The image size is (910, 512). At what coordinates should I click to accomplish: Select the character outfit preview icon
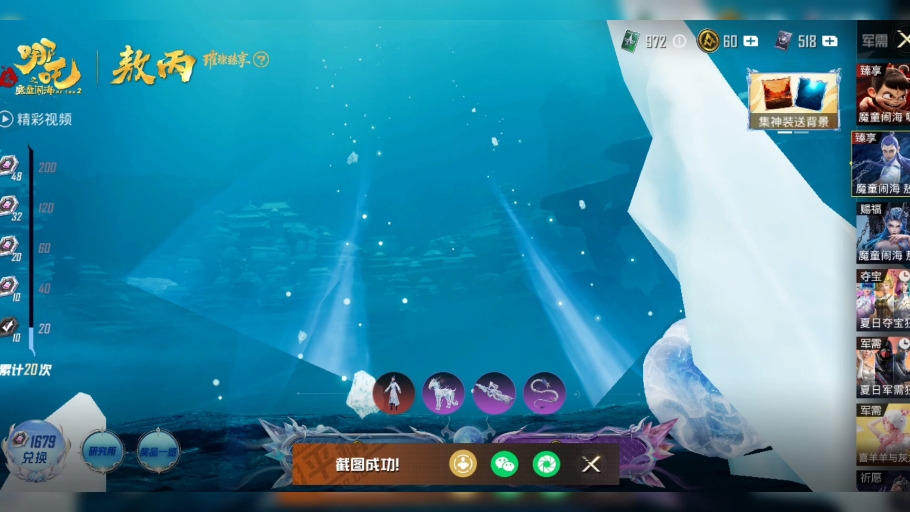tap(393, 393)
